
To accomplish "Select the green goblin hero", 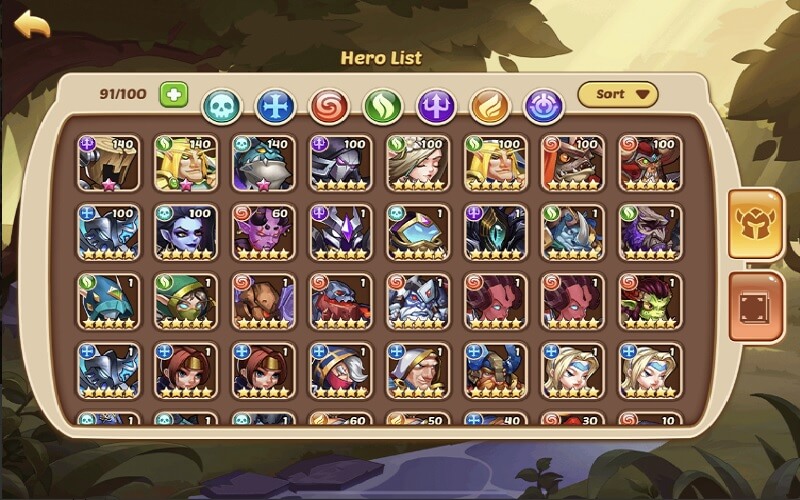I will [650, 302].
